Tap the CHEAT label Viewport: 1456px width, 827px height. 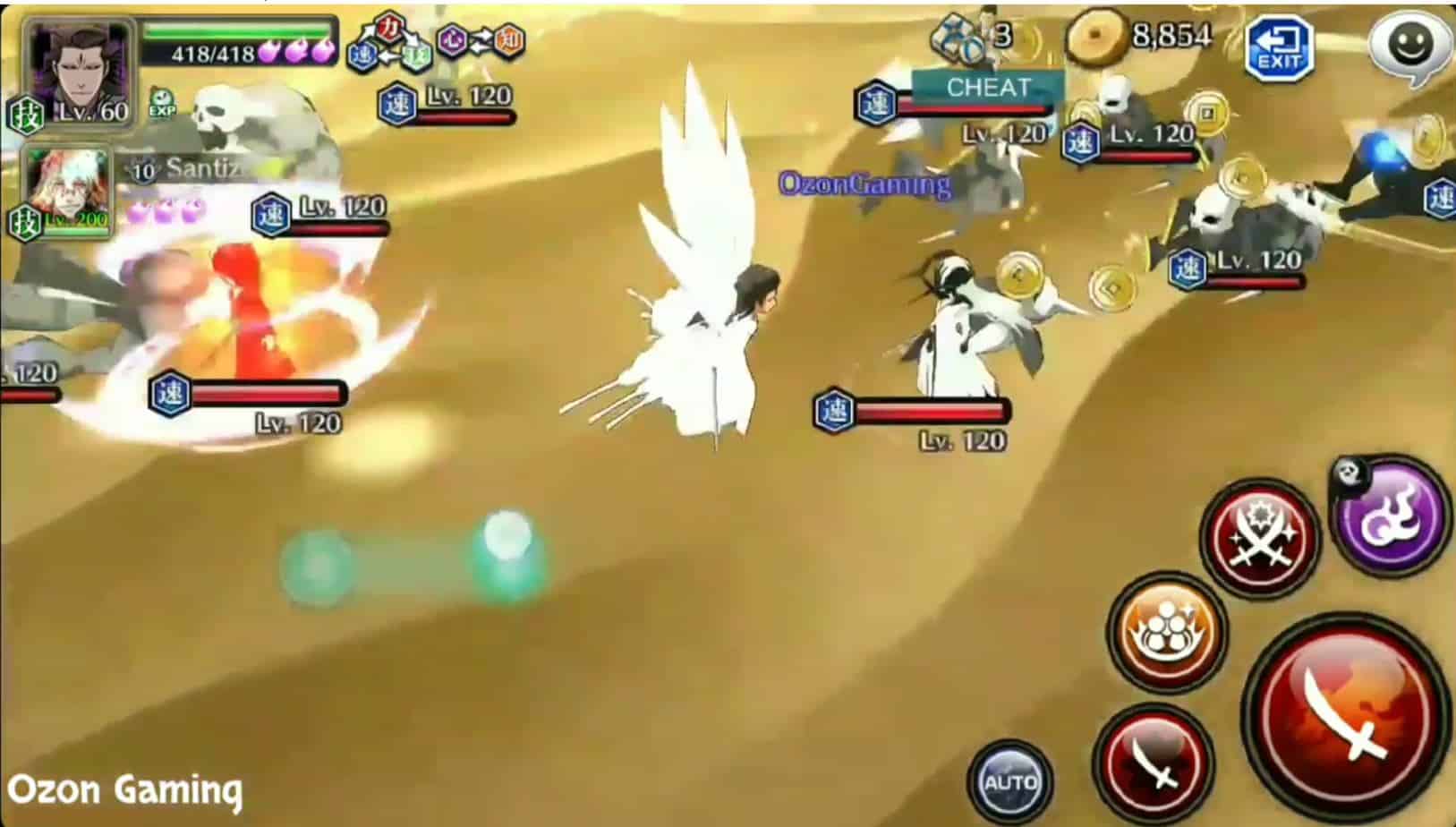tap(988, 88)
